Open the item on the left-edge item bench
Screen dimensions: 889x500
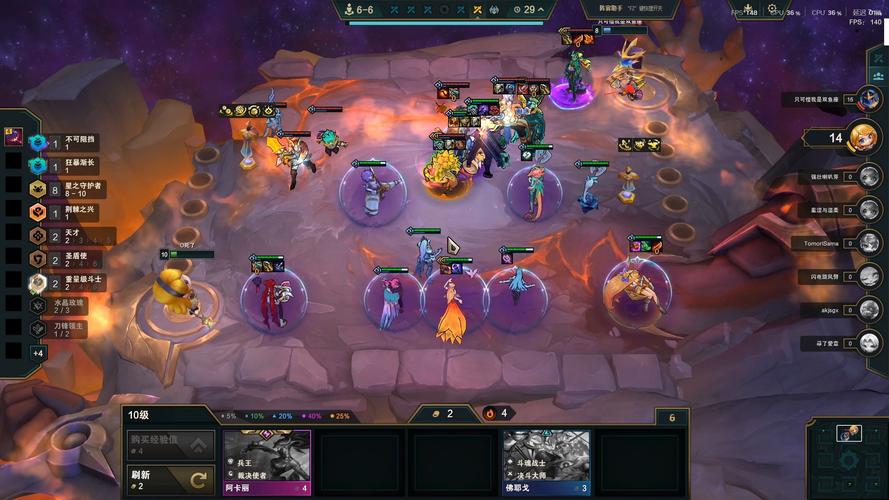point(14,135)
